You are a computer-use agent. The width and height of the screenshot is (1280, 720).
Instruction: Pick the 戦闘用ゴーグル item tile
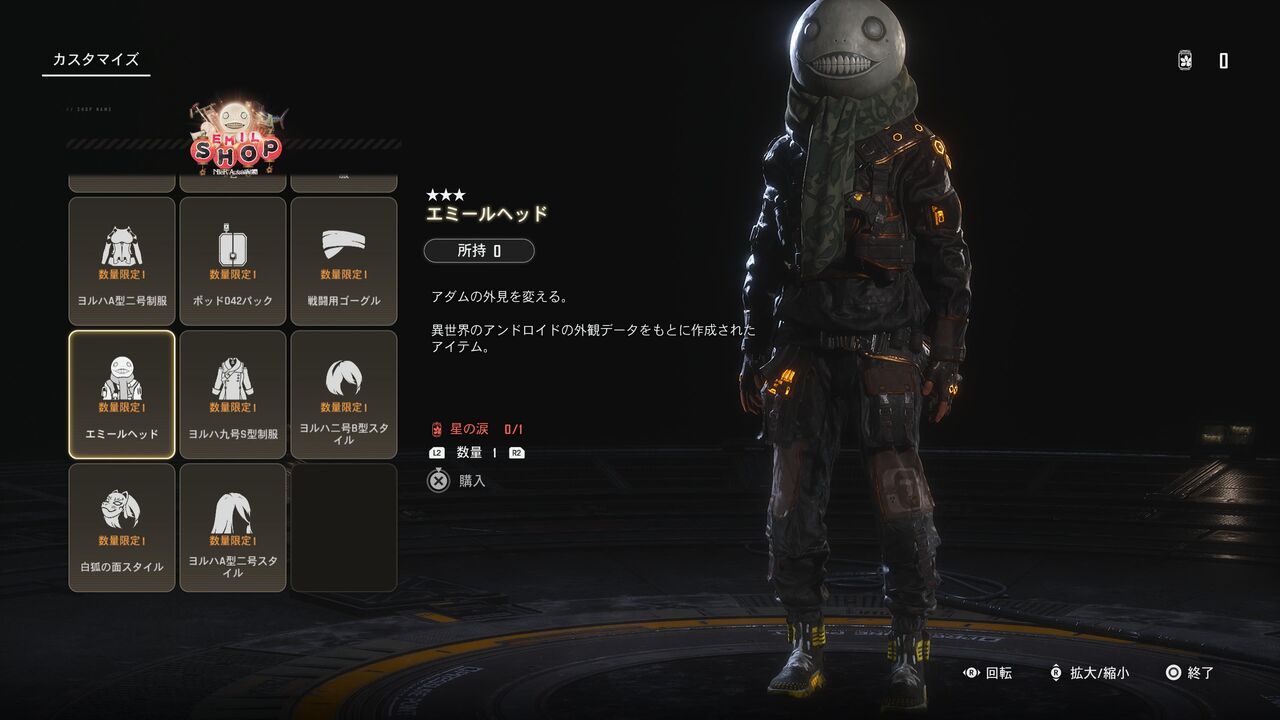[344, 261]
